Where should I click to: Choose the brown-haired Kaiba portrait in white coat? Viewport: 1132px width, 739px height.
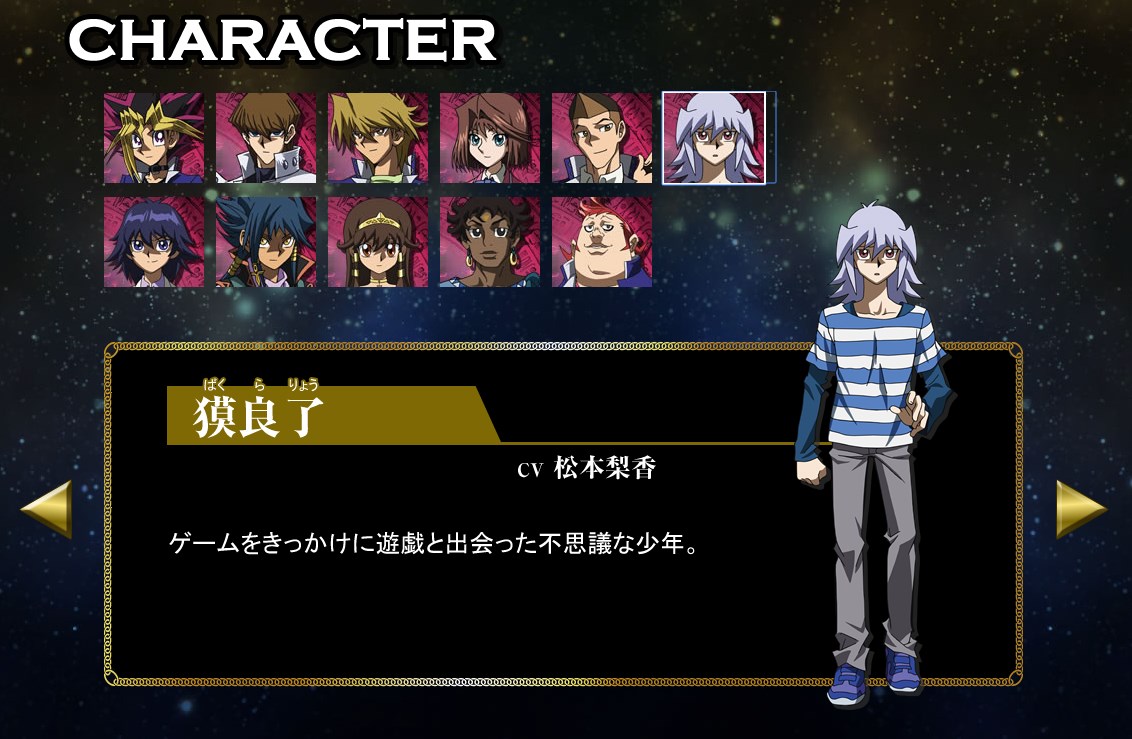click(x=266, y=138)
